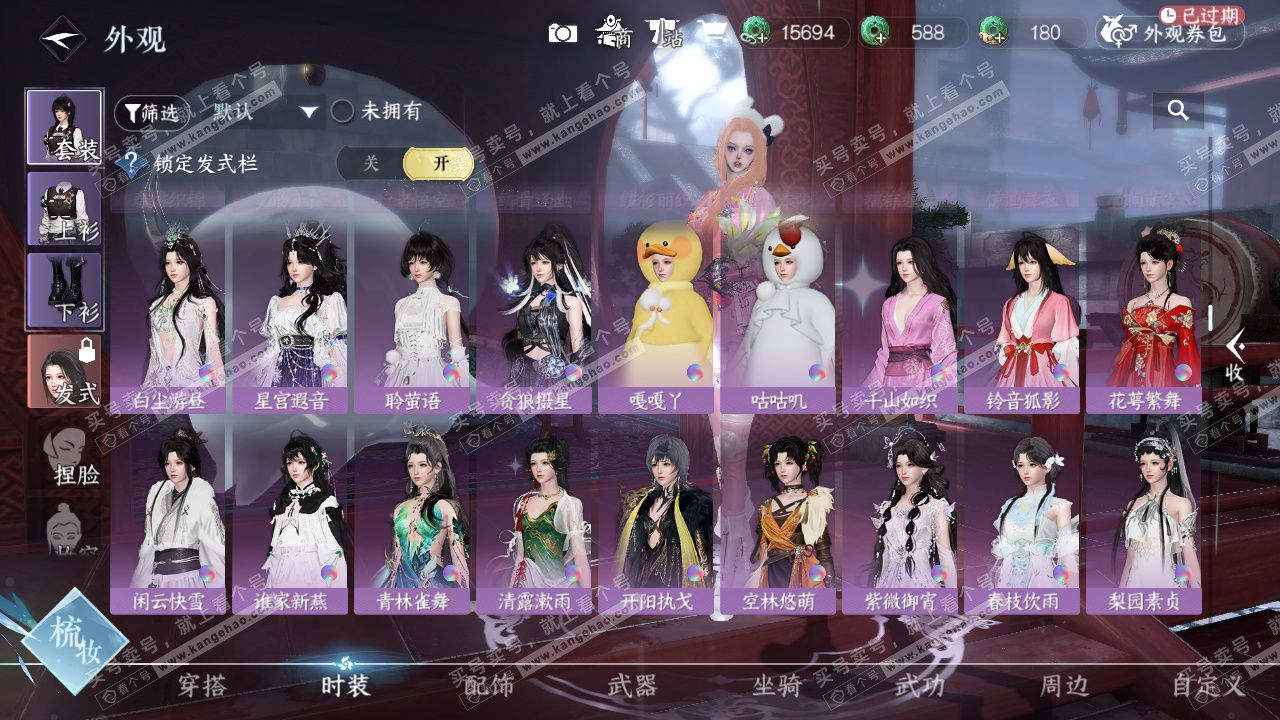Tick the 未拥有 checkbox
This screenshot has width=1280, height=720.
[x=343, y=111]
